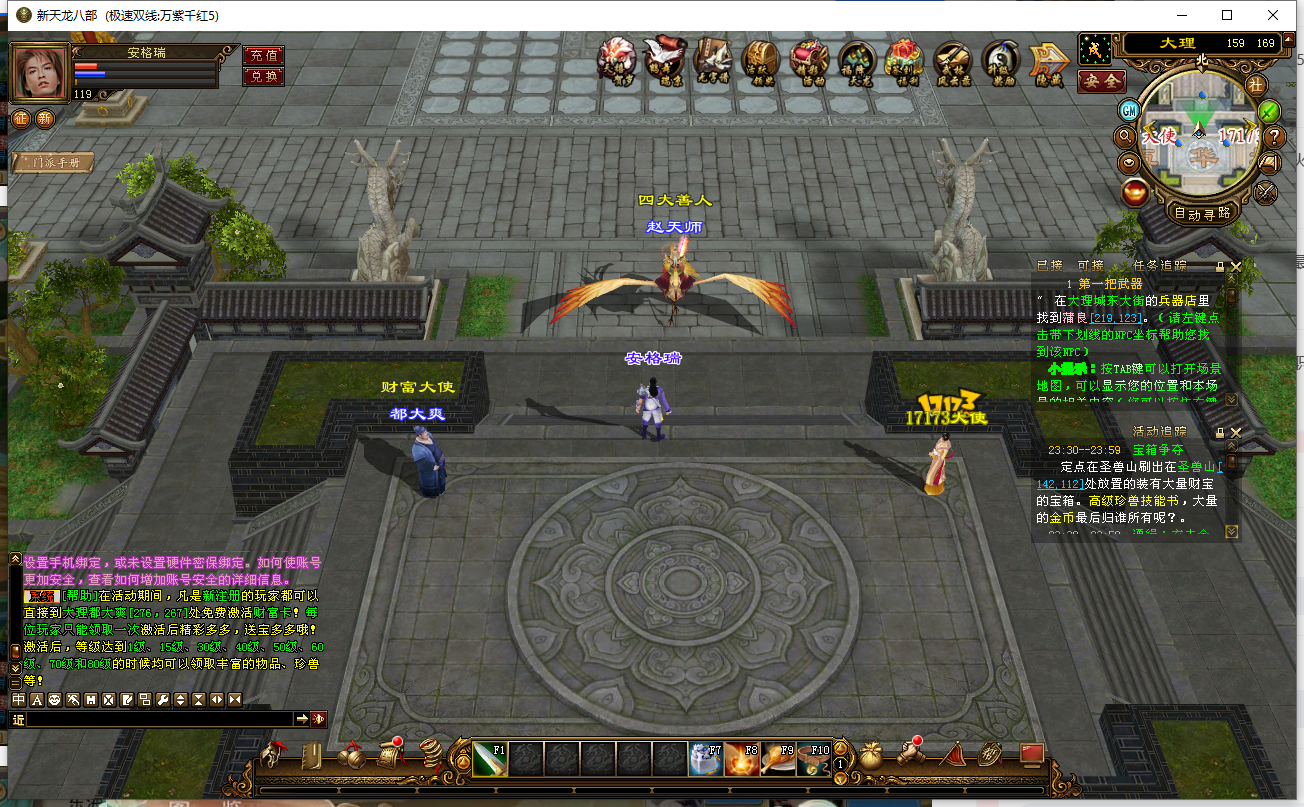Start 自动寻路 auto-pathfinding
Image resolution: width=1304 pixels, height=807 pixels.
click(1203, 213)
